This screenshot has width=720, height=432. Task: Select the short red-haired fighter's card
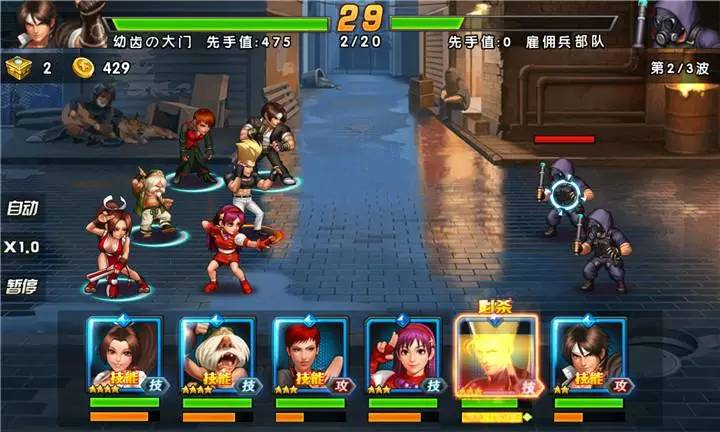tap(310, 357)
